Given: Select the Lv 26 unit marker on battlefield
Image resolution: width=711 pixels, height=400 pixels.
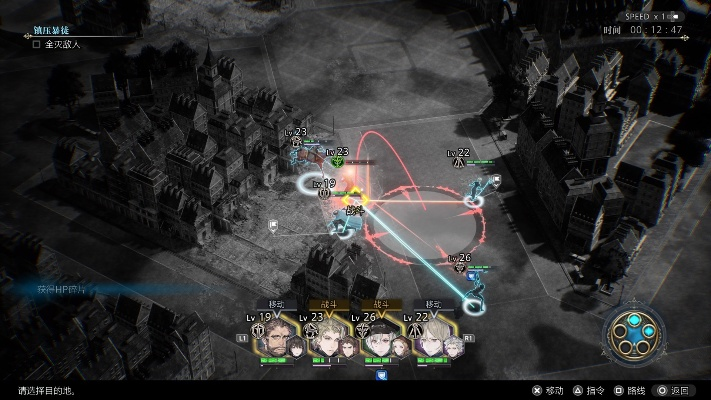Looking at the screenshot, I should point(461,266).
